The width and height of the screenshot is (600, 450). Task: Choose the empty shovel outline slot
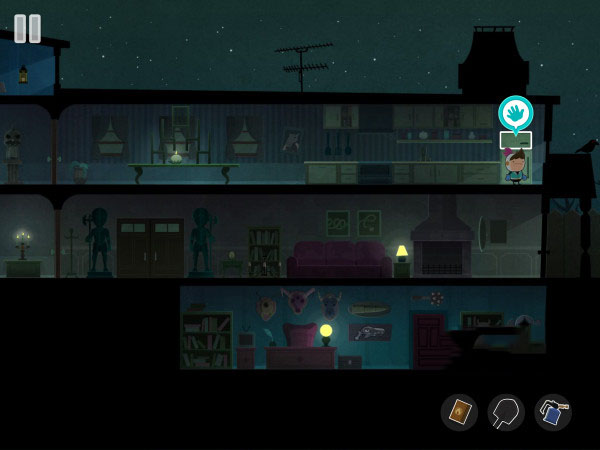click(x=506, y=412)
